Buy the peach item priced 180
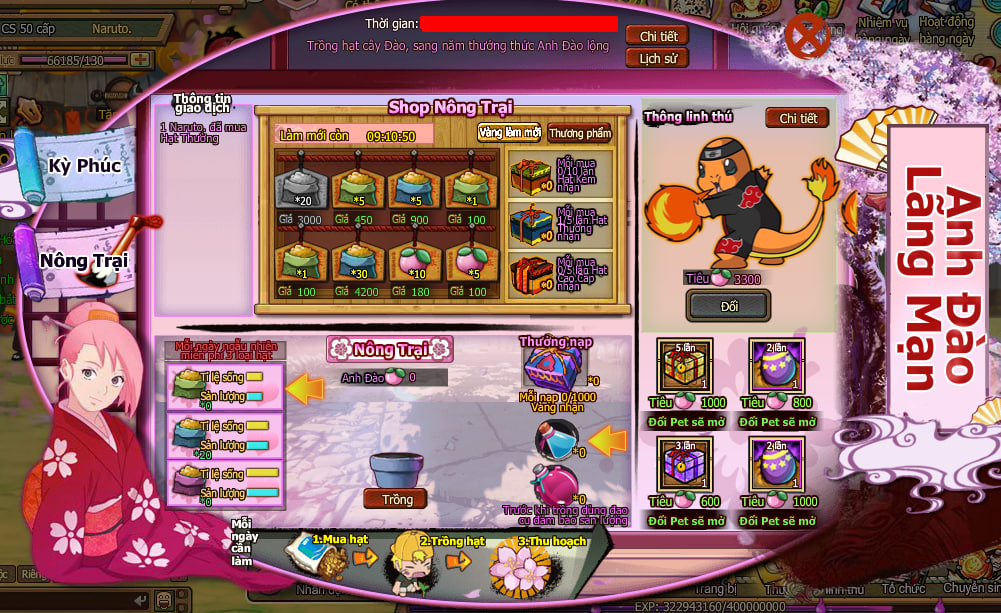The width and height of the screenshot is (1001, 613). click(412, 260)
